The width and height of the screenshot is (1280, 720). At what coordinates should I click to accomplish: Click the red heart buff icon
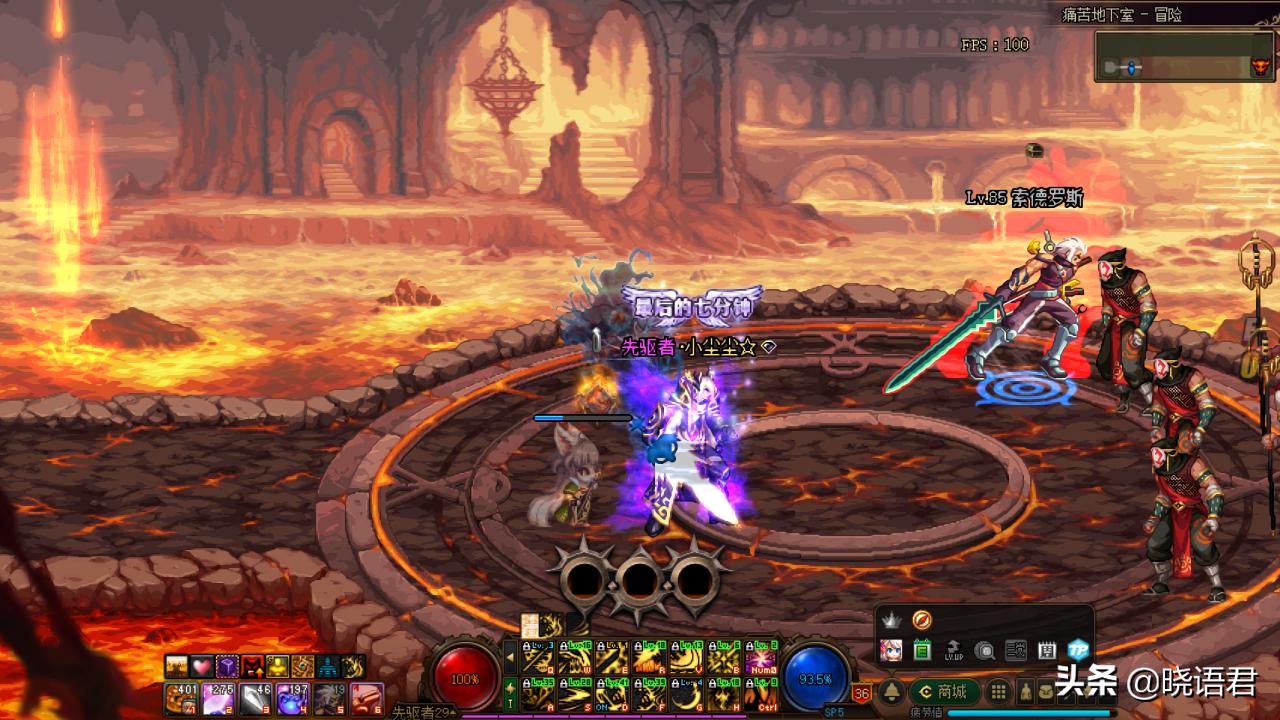(203, 666)
